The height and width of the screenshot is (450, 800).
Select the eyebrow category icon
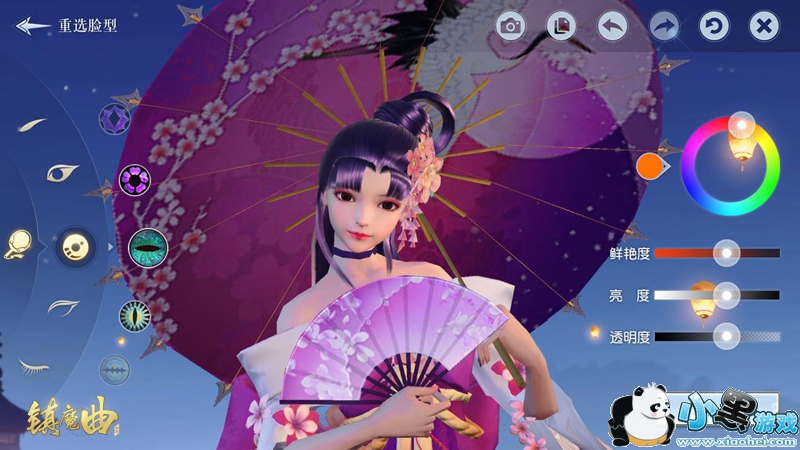coord(33,125)
